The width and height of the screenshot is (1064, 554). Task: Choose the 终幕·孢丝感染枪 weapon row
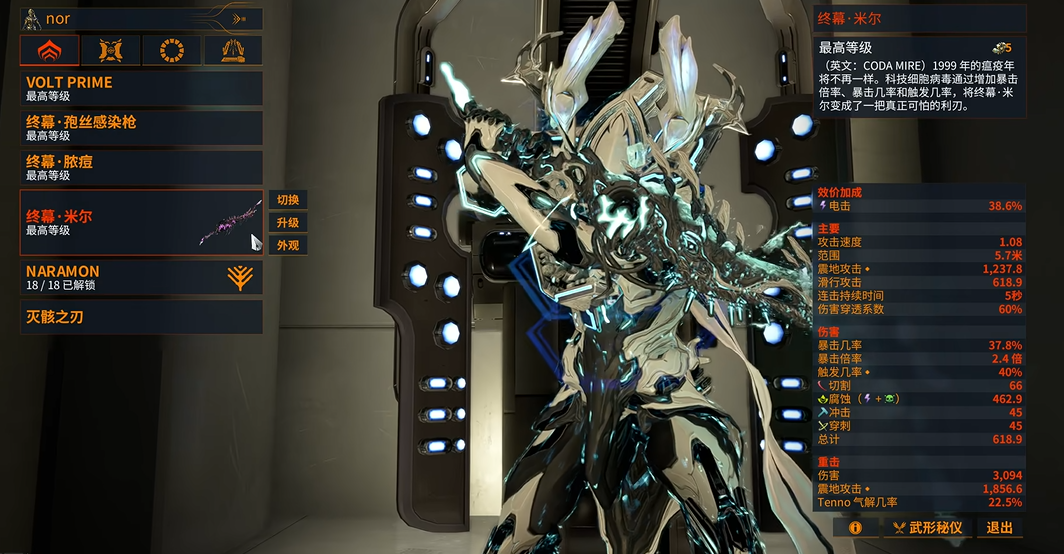pyautogui.click(x=141, y=128)
